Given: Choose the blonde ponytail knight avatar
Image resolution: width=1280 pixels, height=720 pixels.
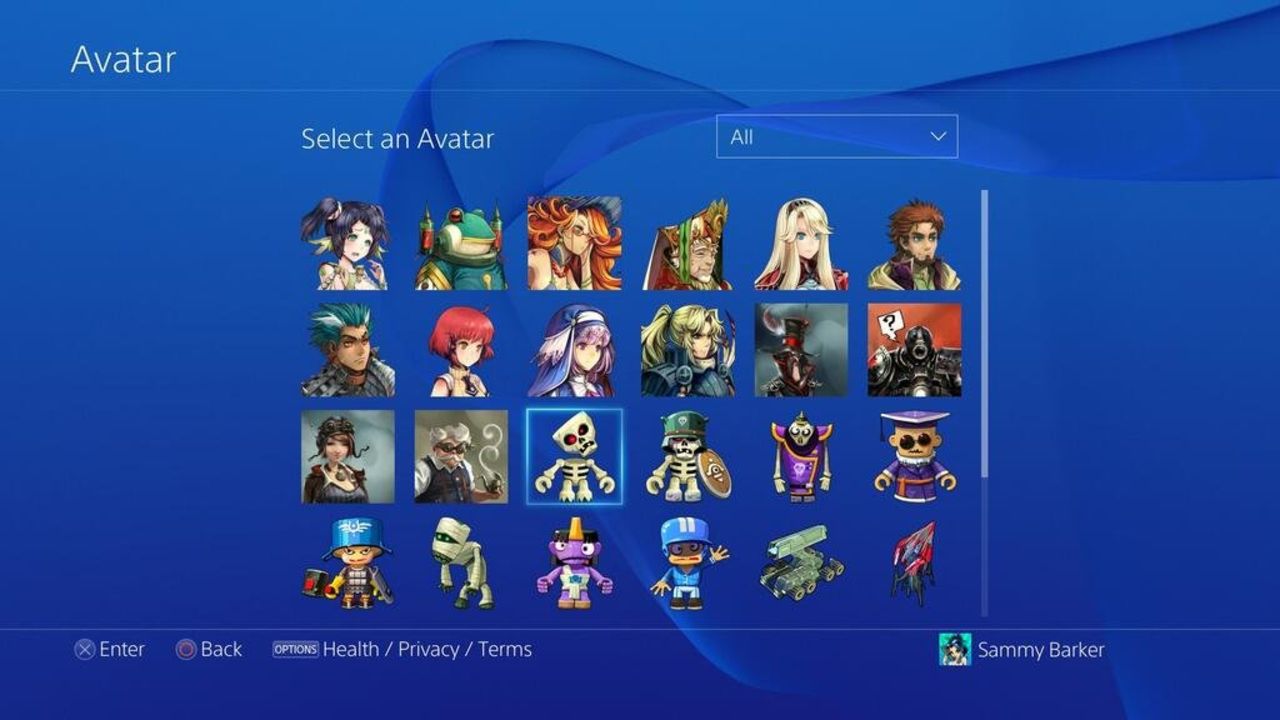Looking at the screenshot, I should tap(688, 352).
